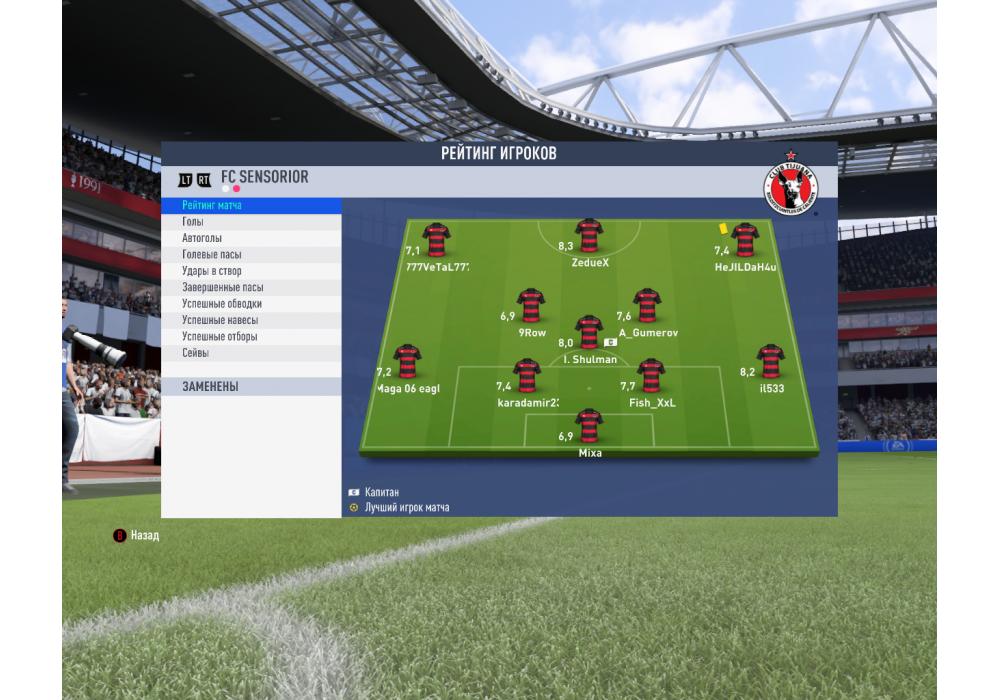1000x700 pixels.
Task: Pick player 777VeTaL777 on the pitch
Action: pos(436,241)
